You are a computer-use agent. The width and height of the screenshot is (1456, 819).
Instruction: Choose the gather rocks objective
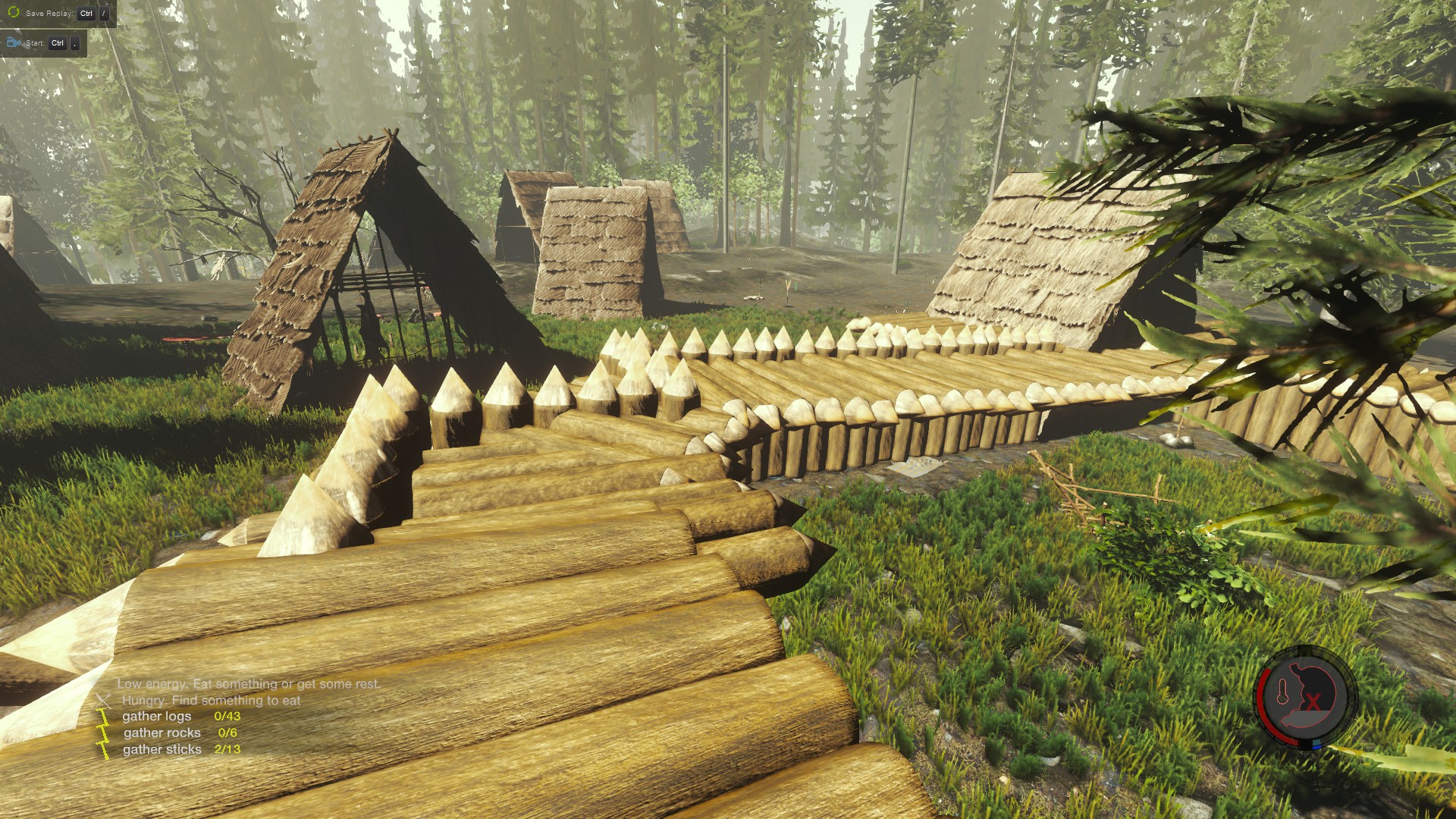pos(162,733)
